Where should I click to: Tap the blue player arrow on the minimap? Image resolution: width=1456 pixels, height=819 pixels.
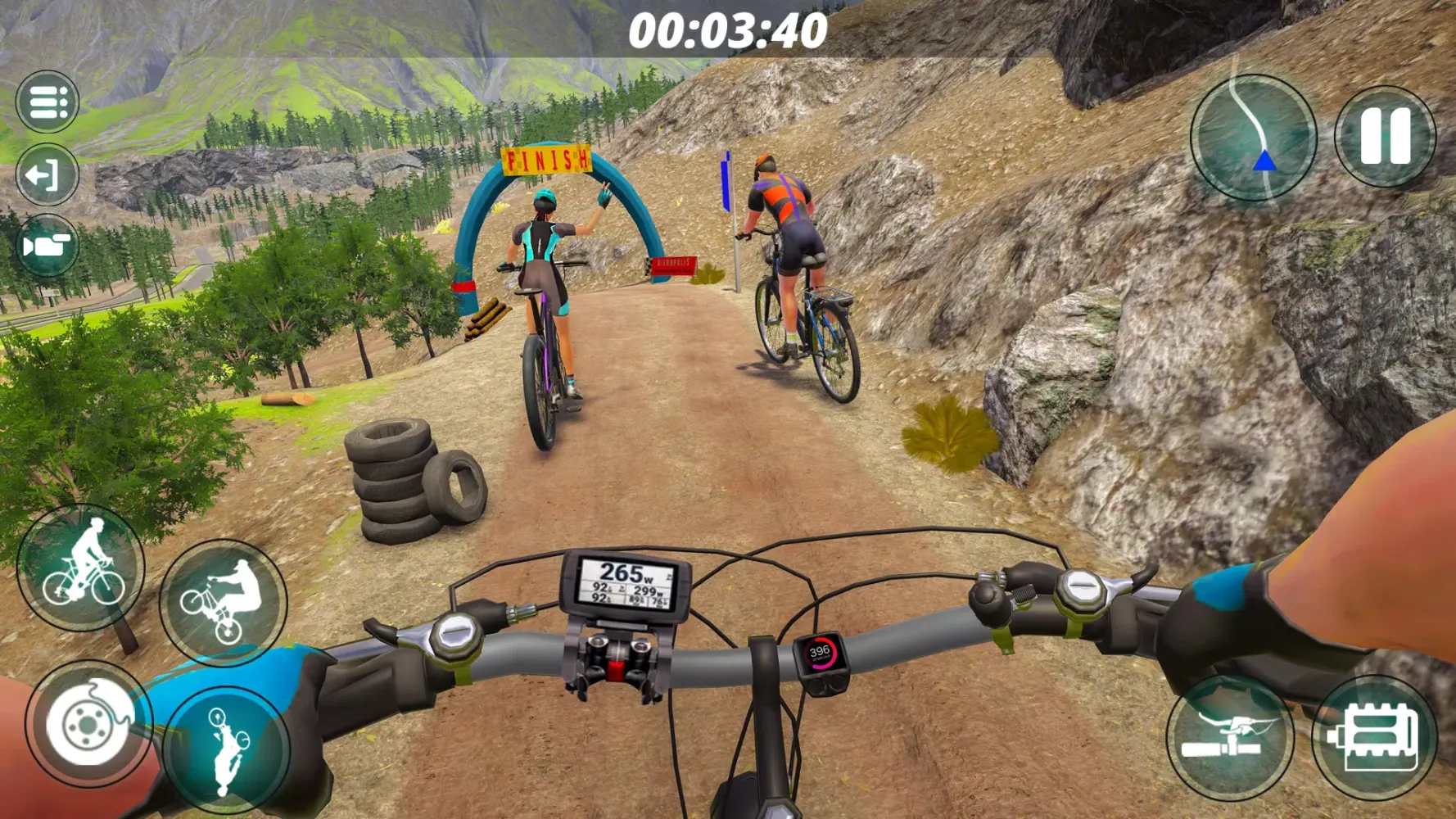click(1263, 161)
